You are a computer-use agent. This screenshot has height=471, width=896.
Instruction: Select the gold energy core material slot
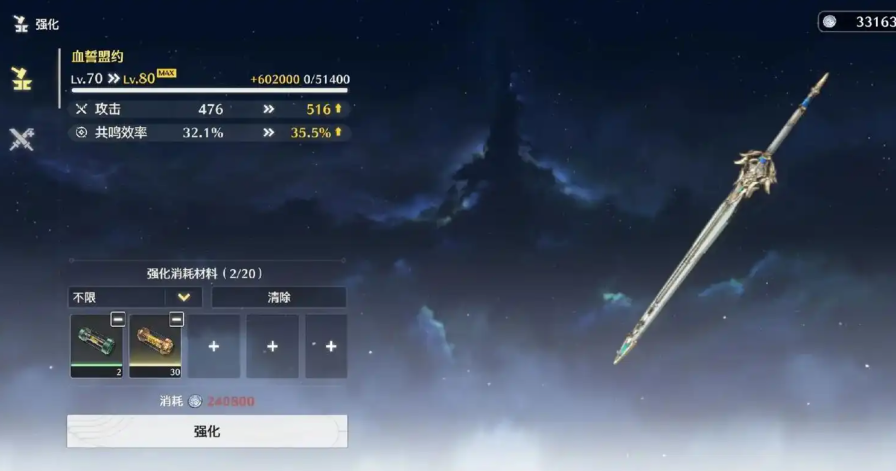pos(155,344)
